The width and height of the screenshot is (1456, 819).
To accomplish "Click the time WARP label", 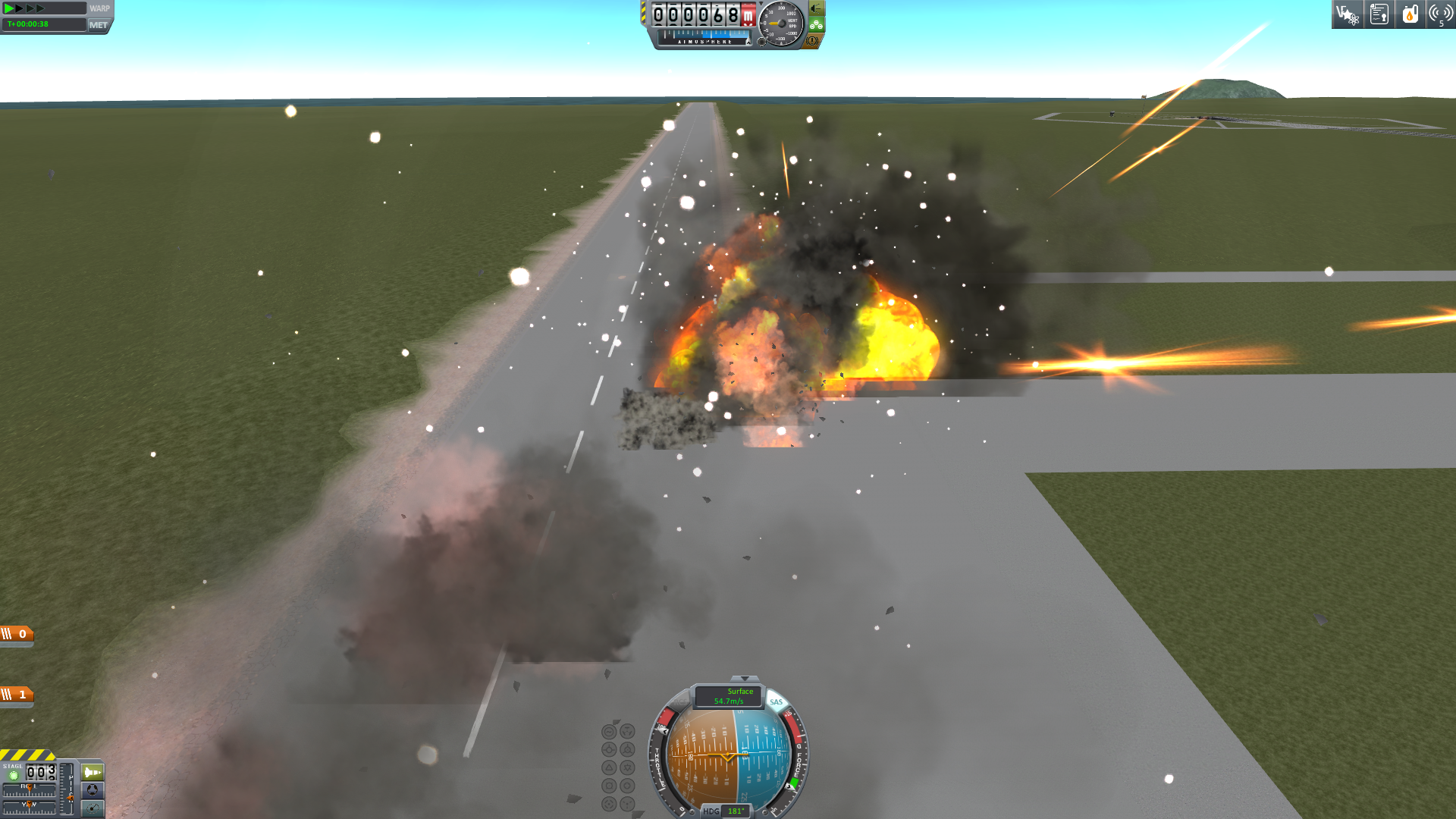I will [x=99, y=8].
